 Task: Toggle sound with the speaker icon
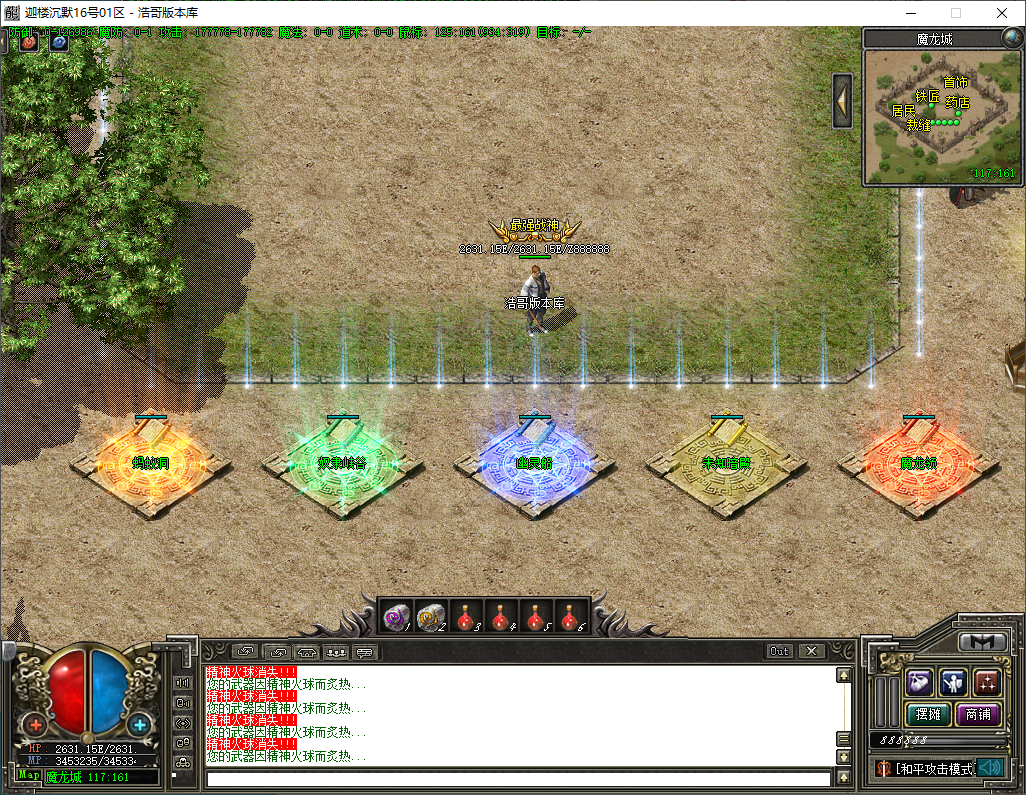(990, 767)
